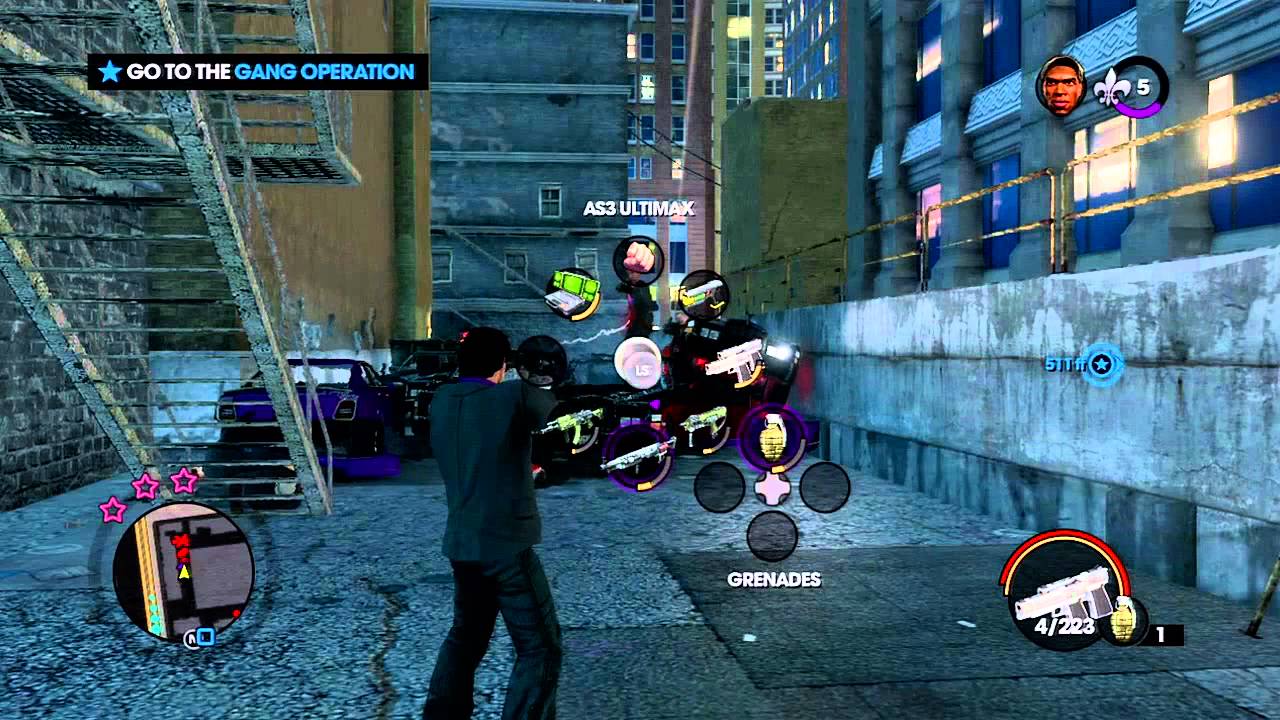Viewport: 1280px width, 720px height.
Task: Pick the grenade from the weapon wheel
Action: [770, 437]
